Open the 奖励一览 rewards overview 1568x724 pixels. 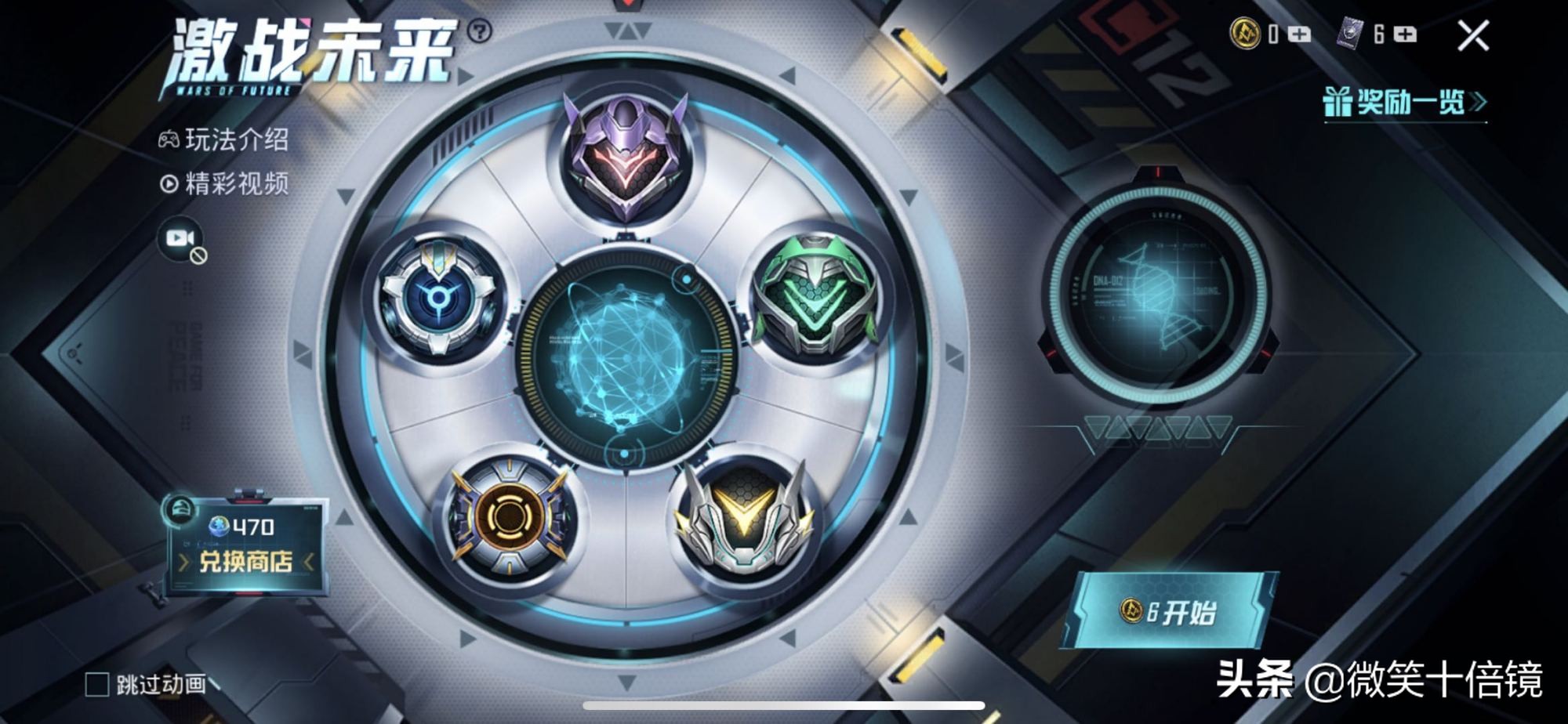point(1404,102)
